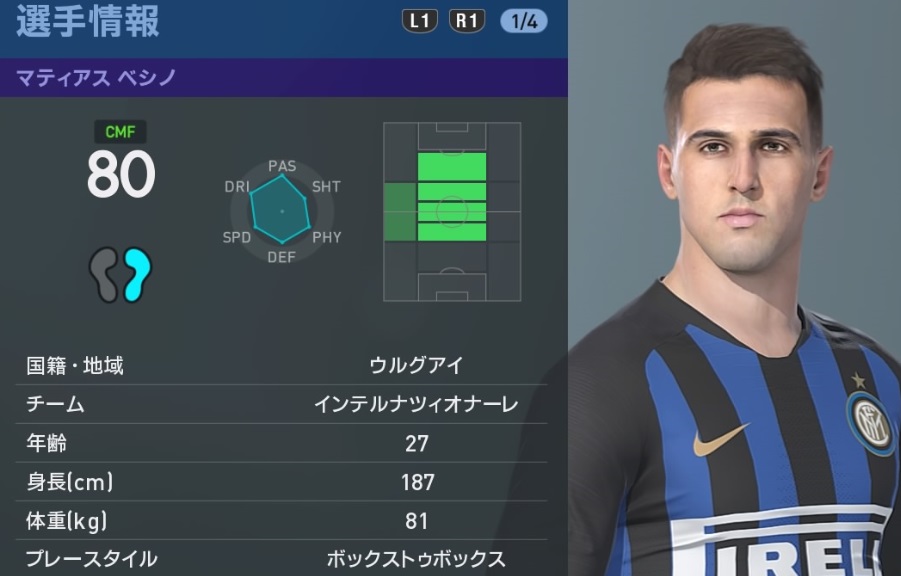Select the preferred foot footprints icon
901x576 pixels.
121,275
